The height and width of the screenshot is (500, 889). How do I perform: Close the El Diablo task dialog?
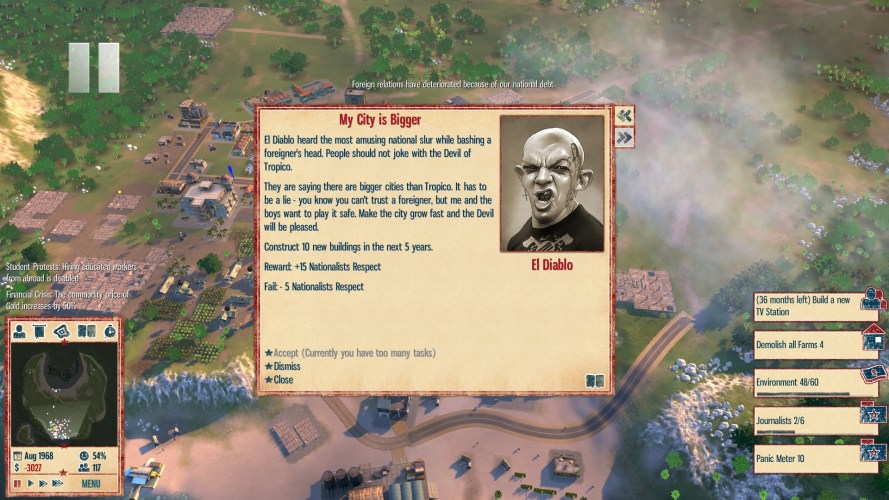point(283,380)
